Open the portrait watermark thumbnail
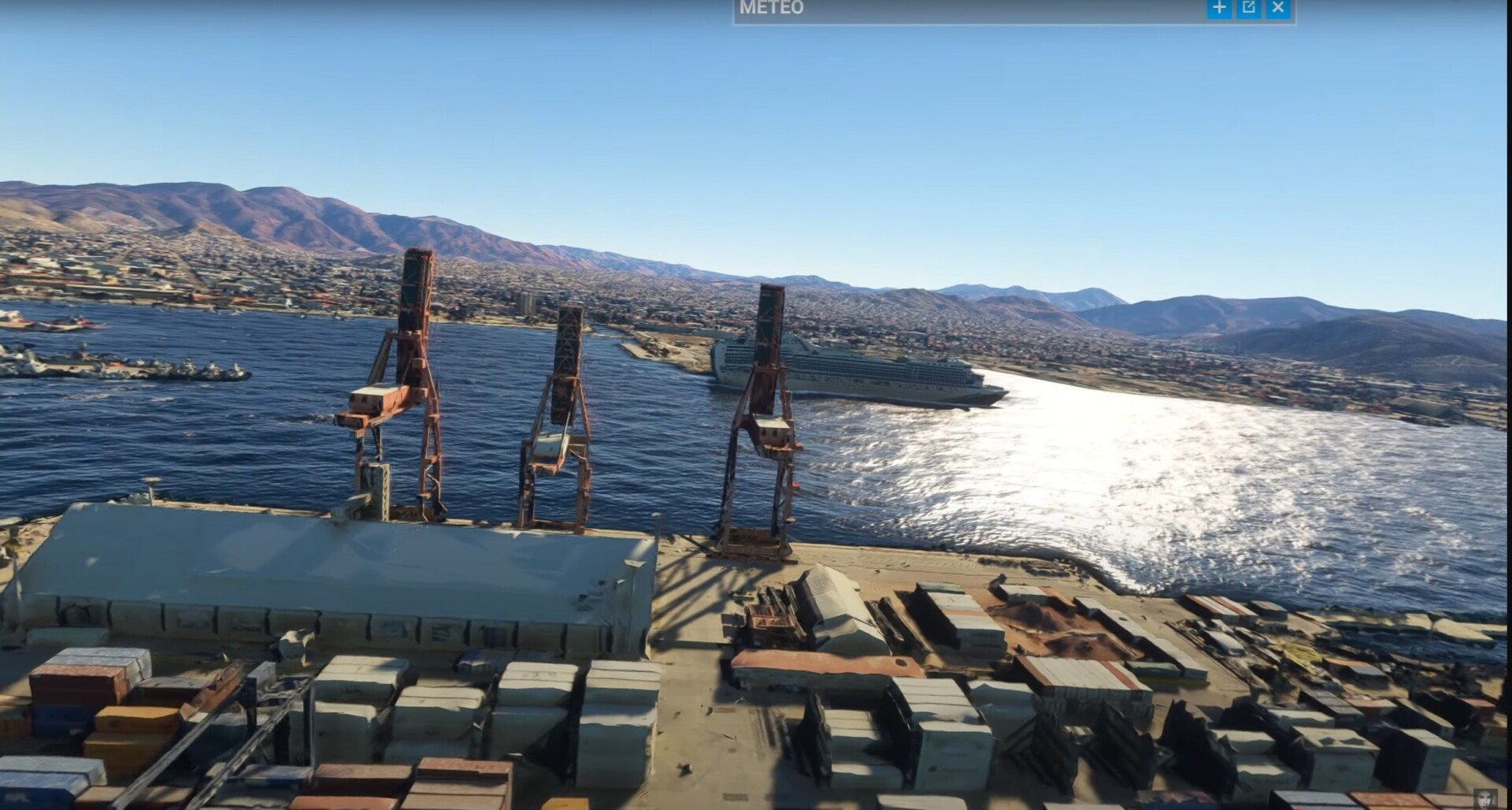The image size is (1512, 810). [x=1485, y=798]
